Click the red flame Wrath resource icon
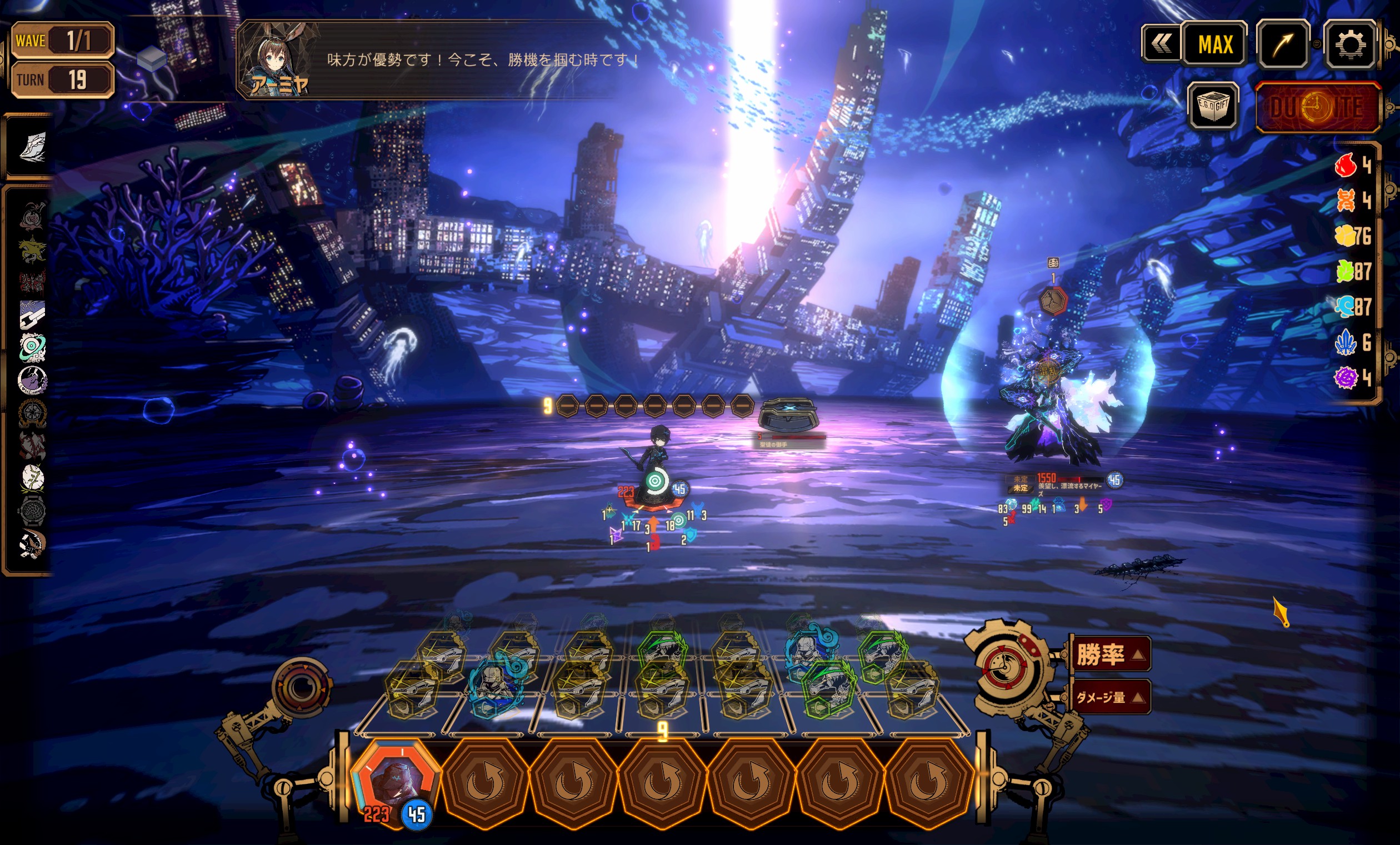Viewport: 1400px width, 845px height. click(x=1346, y=166)
